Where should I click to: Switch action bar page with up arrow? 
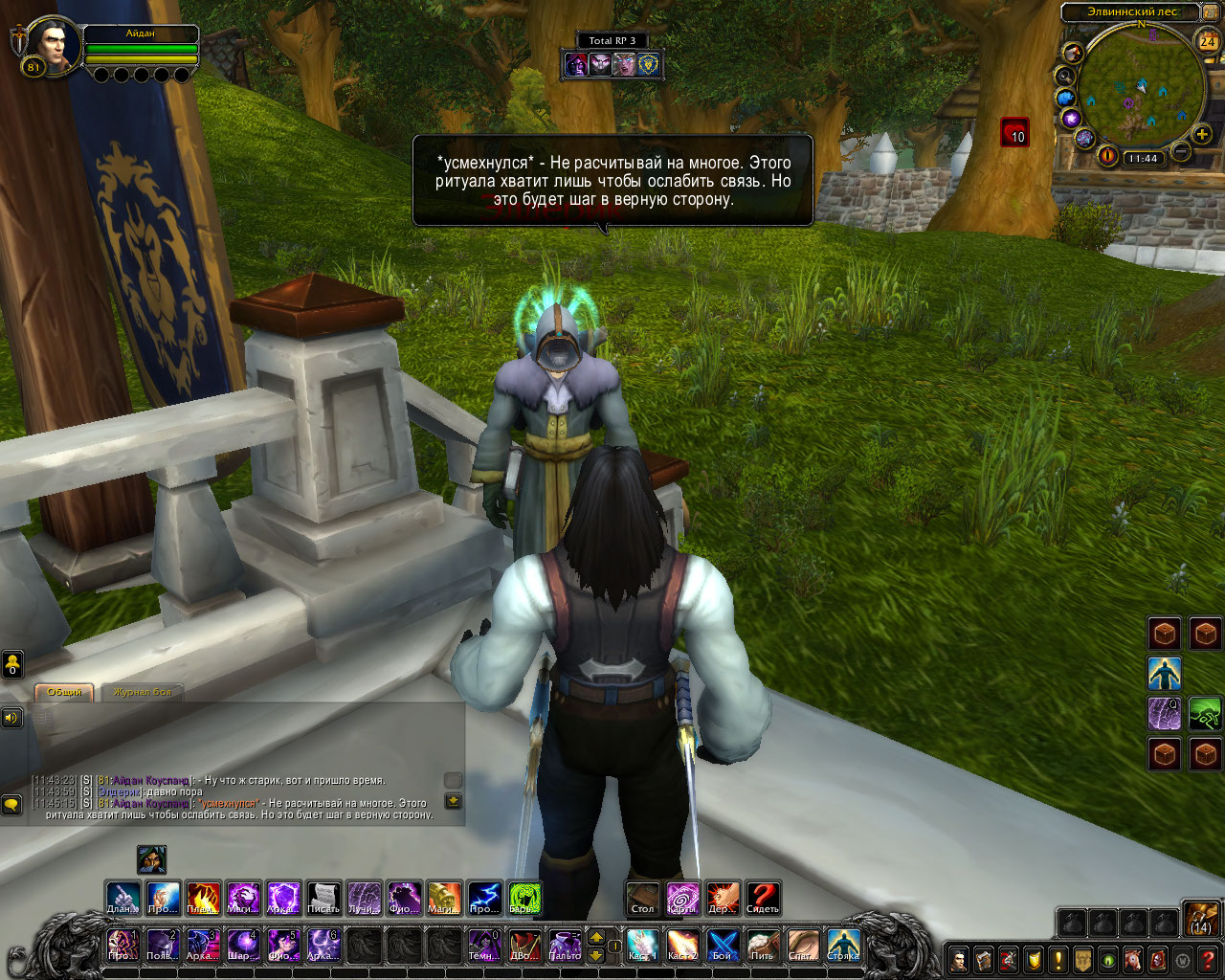pyautogui.click(x=595, y=937)
